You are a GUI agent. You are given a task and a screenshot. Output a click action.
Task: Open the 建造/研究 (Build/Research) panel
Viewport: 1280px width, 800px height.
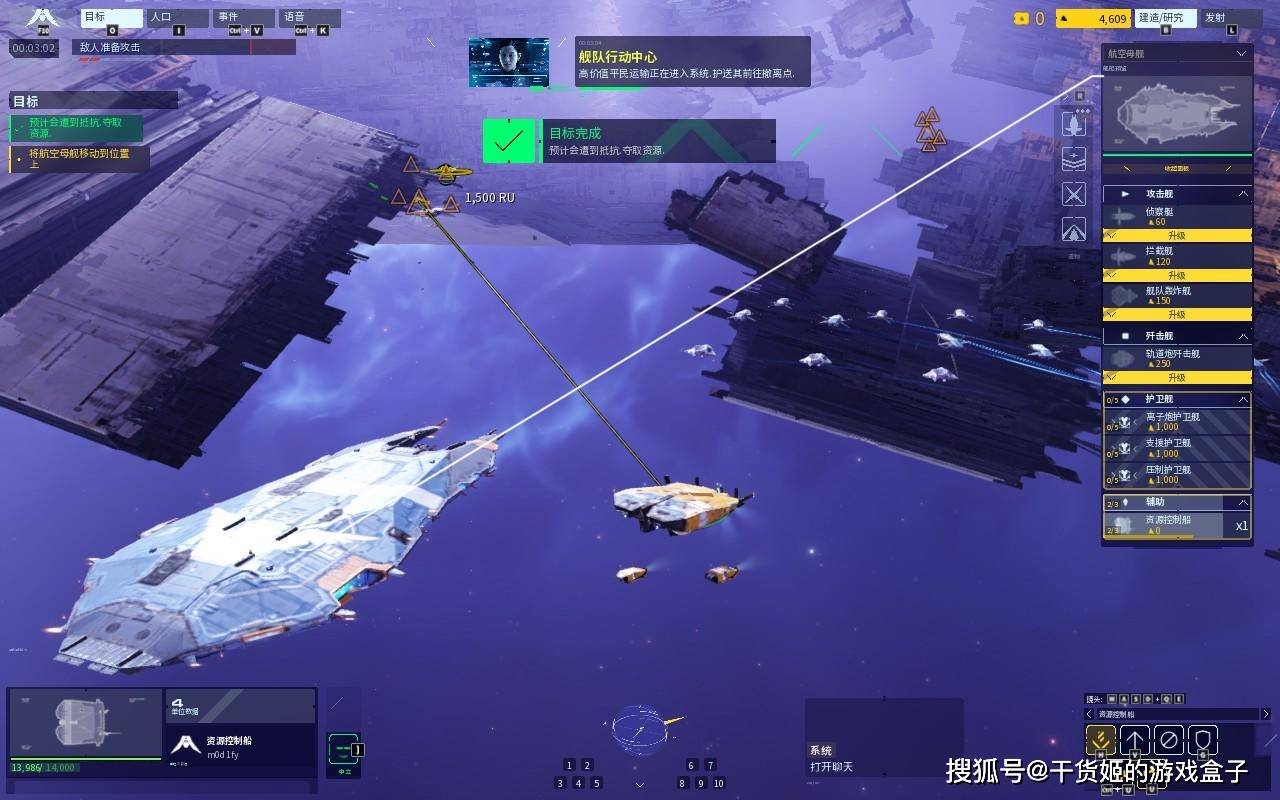1165,18
